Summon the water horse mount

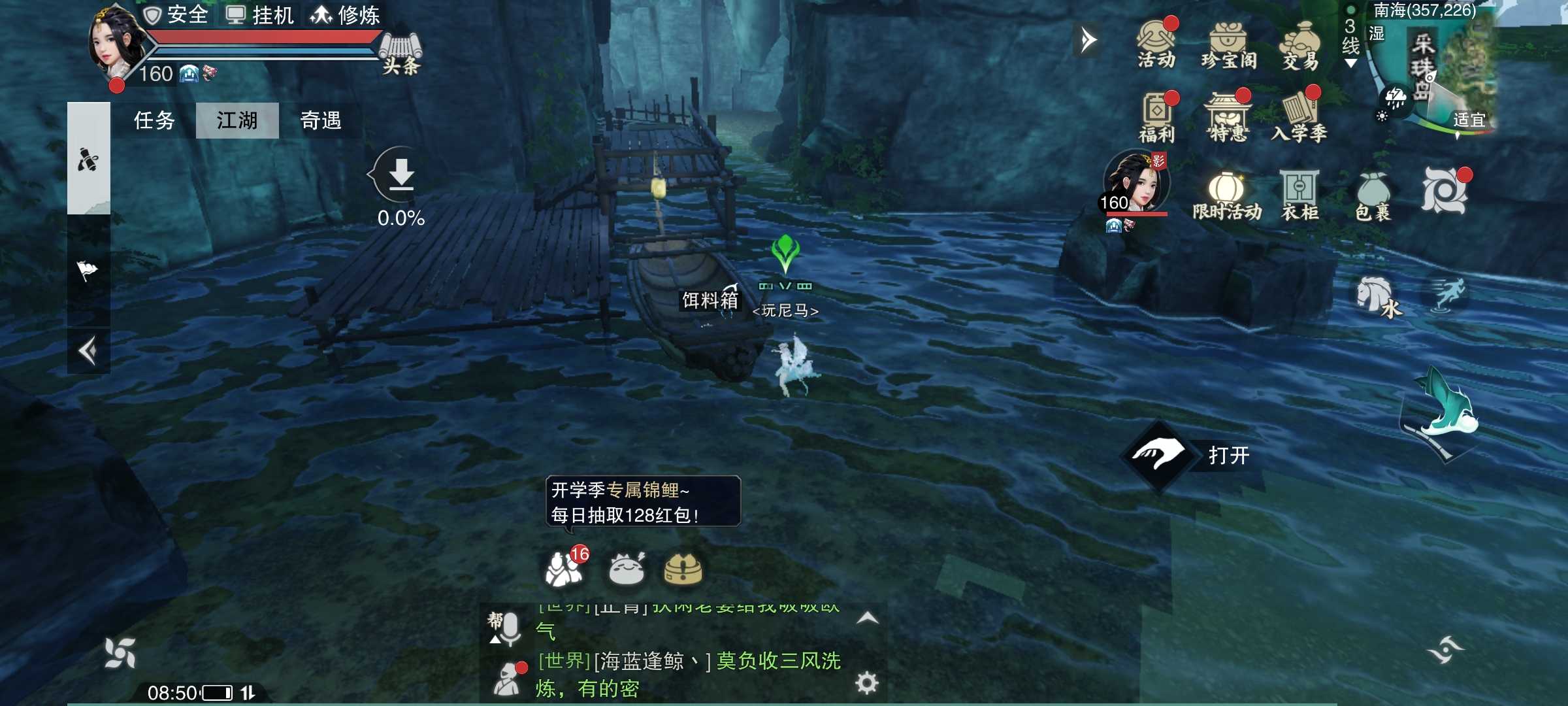tap(1377, 297)
